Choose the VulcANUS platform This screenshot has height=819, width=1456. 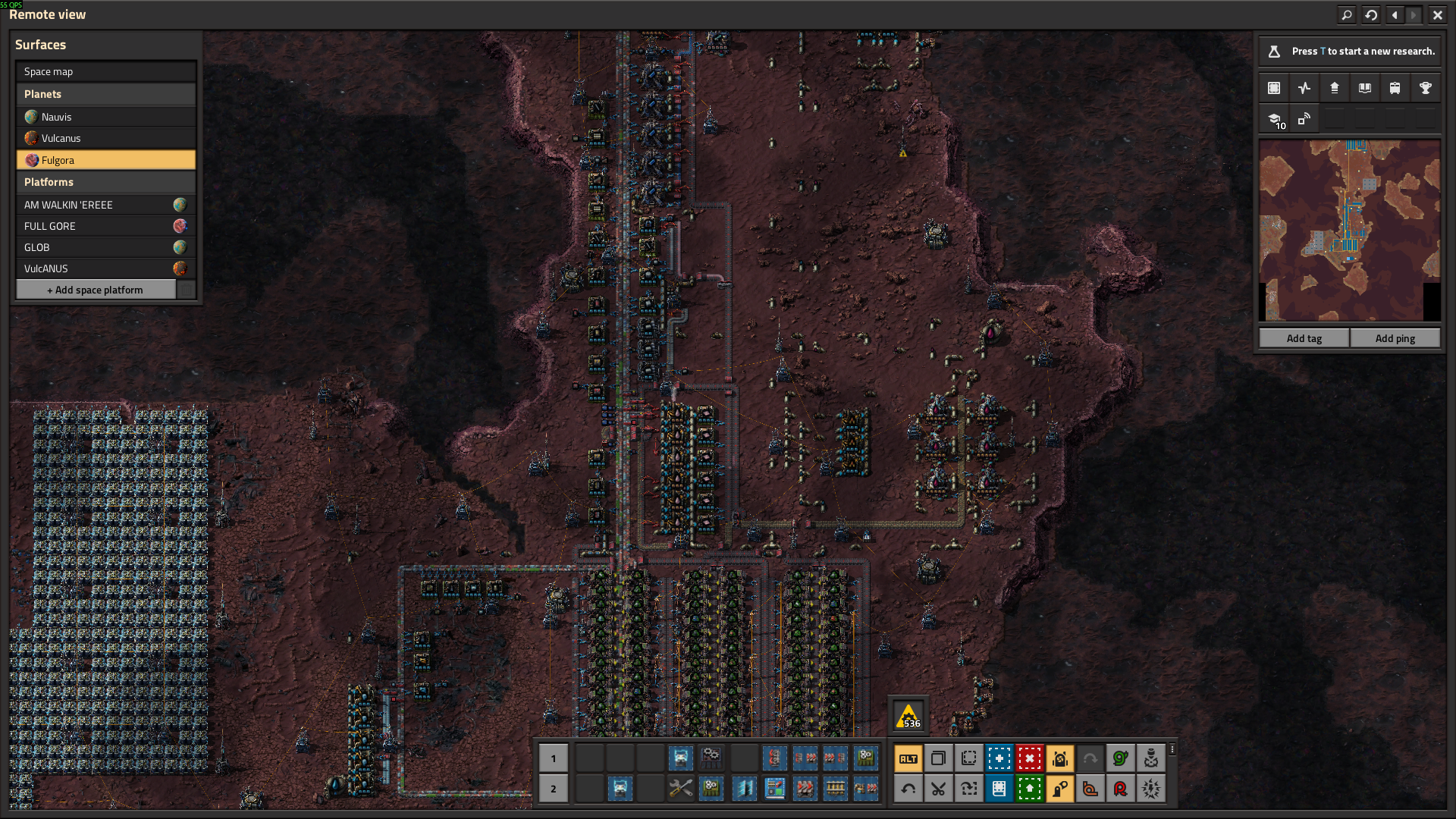105,268
